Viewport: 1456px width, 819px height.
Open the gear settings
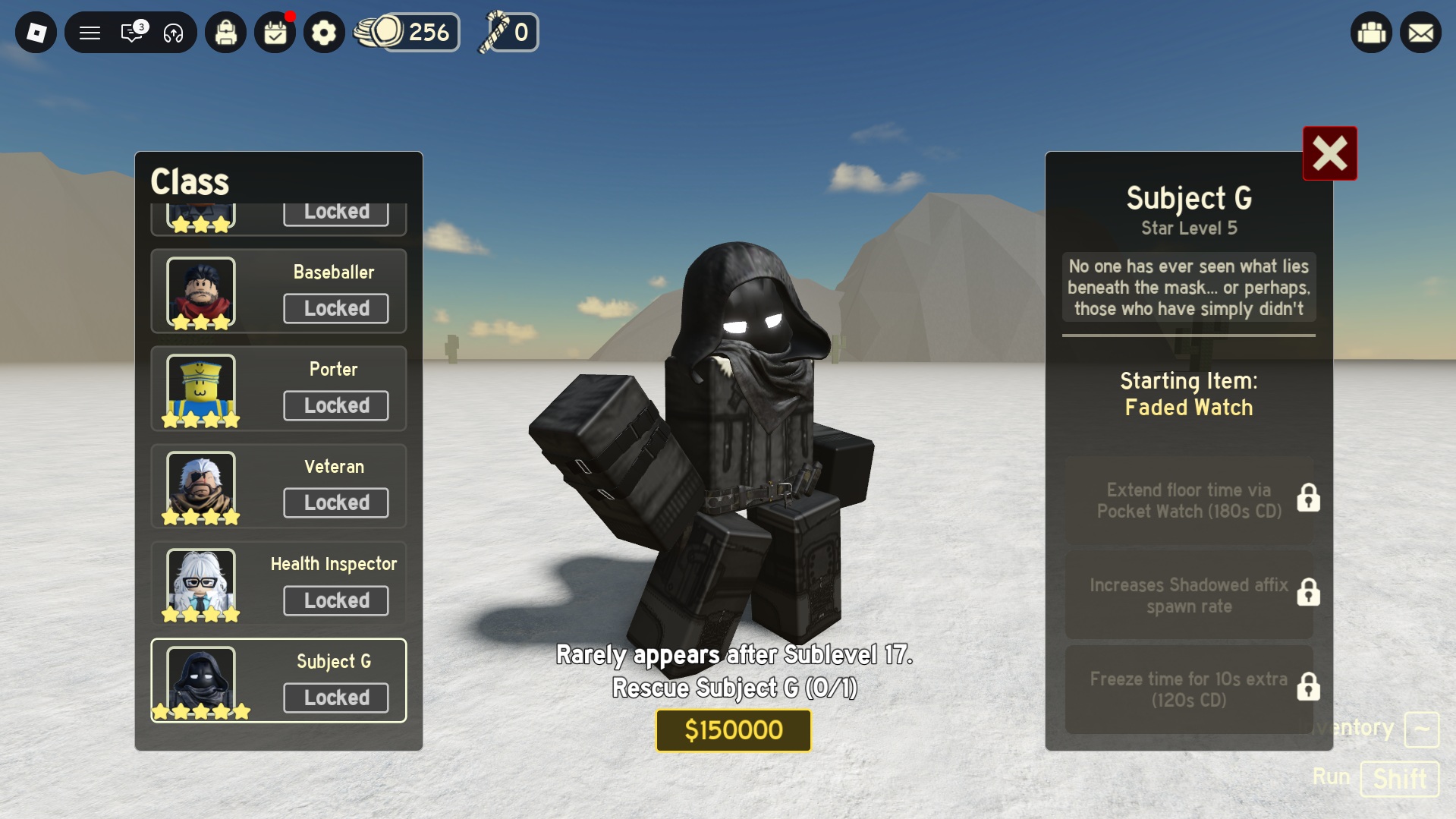pyautogui.click(x=324, y=33)
